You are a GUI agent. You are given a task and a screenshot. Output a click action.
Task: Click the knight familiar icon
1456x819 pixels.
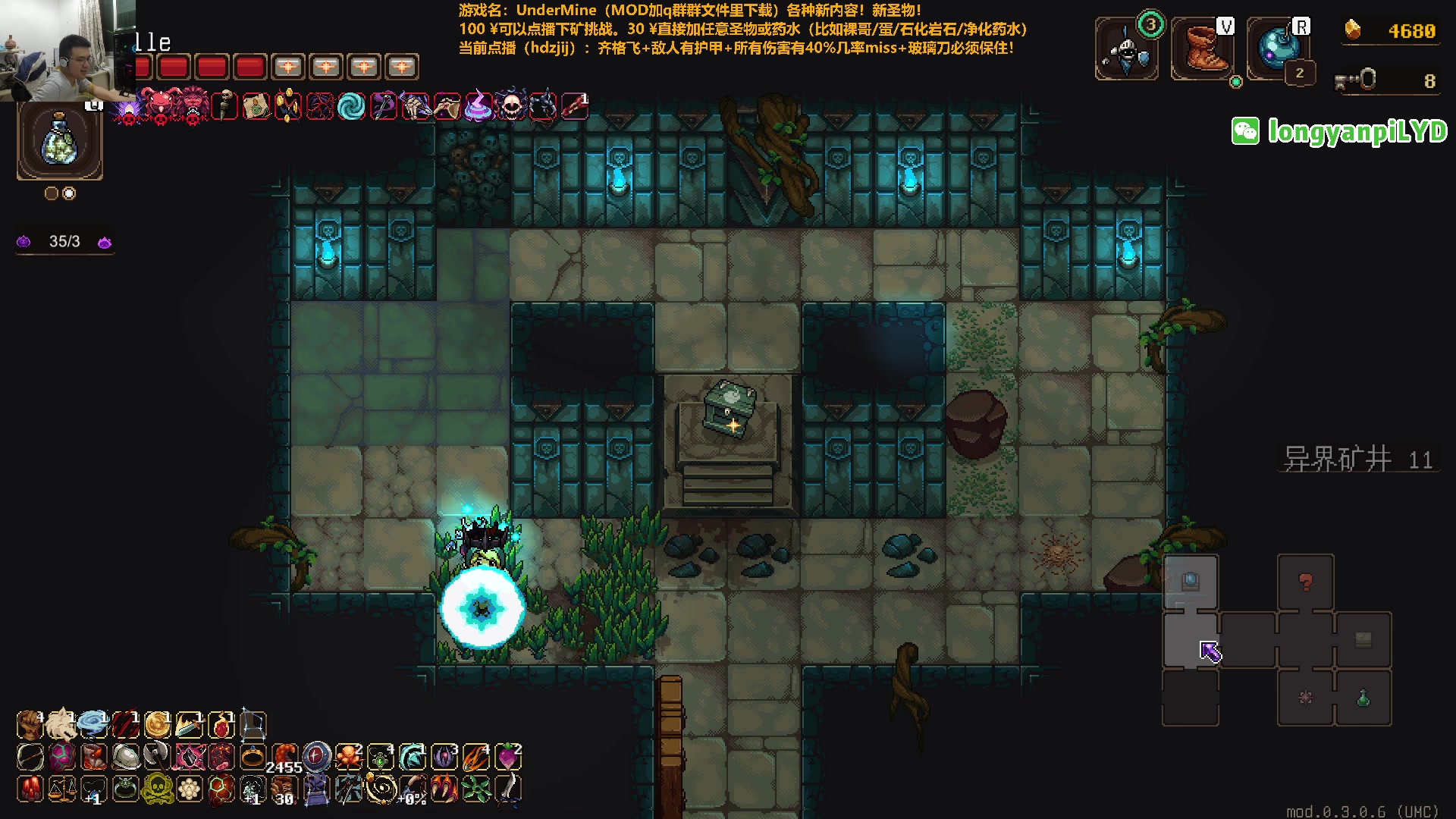pos(1126,52)
